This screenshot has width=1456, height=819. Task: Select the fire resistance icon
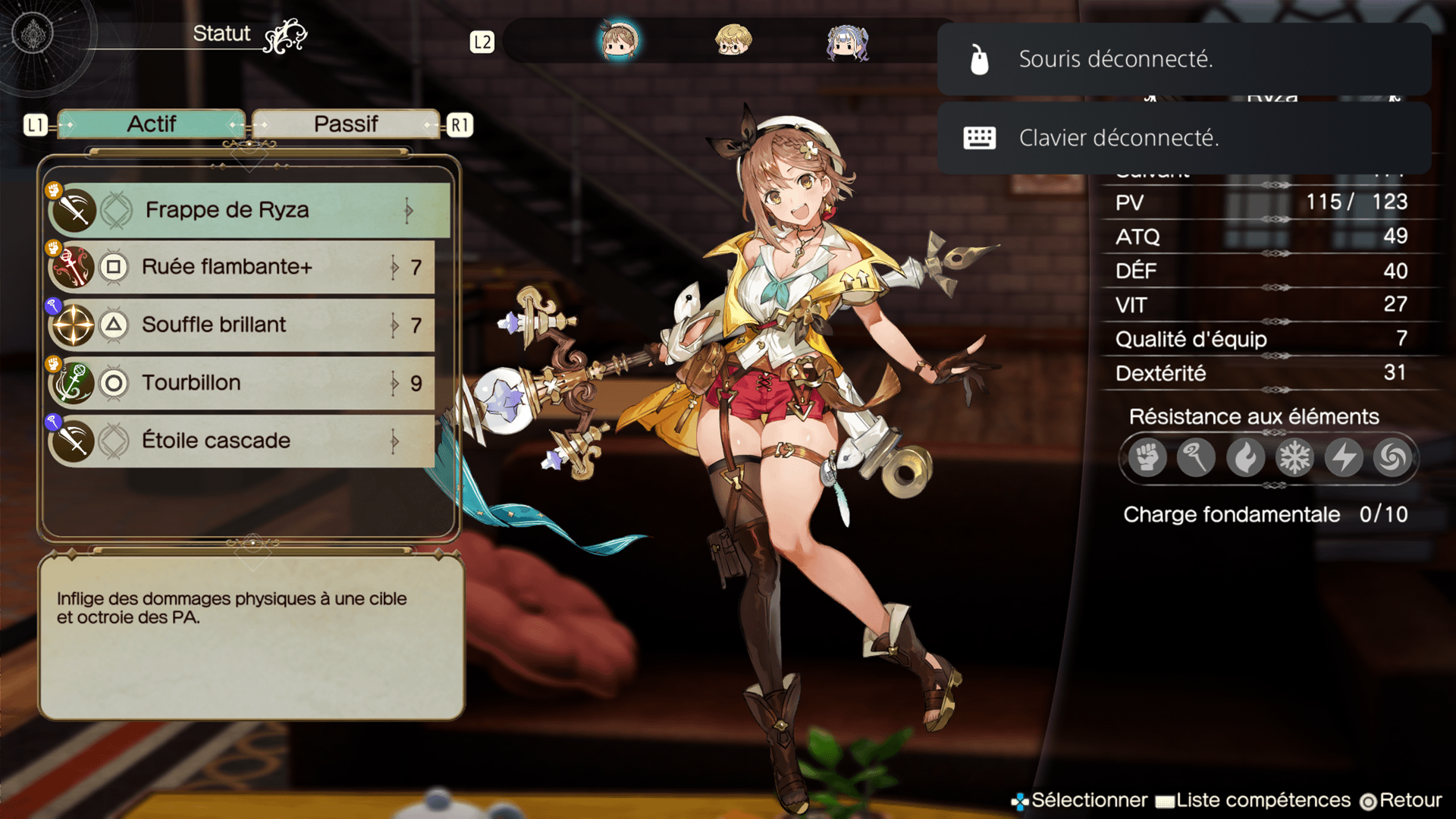coord(1245,457)
